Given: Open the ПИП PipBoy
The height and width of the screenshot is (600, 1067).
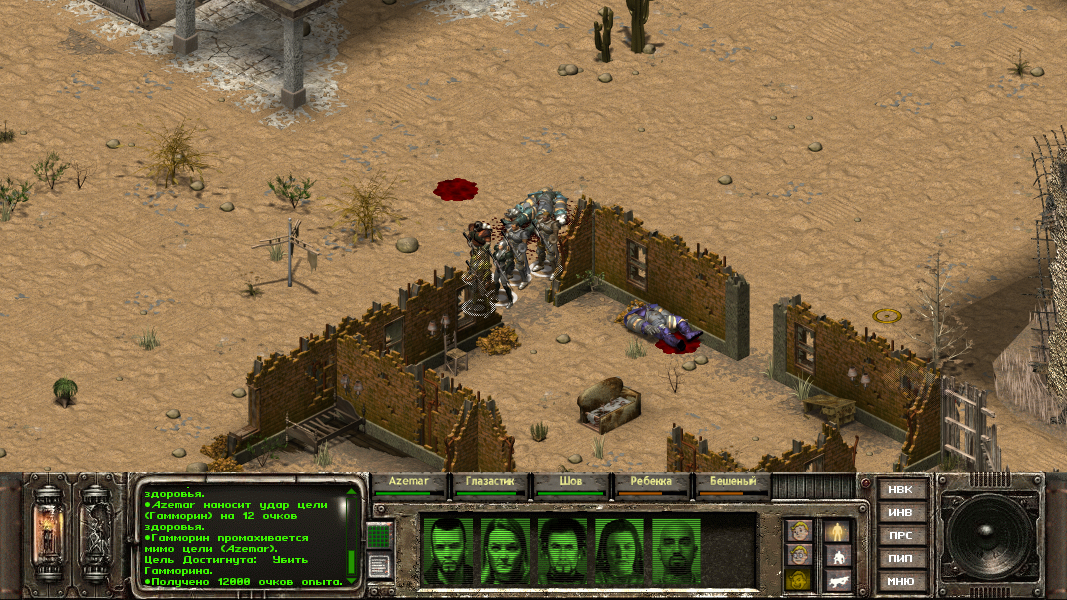Looking at the screenshot, I should pyautogui.click(x=900, y=558).
